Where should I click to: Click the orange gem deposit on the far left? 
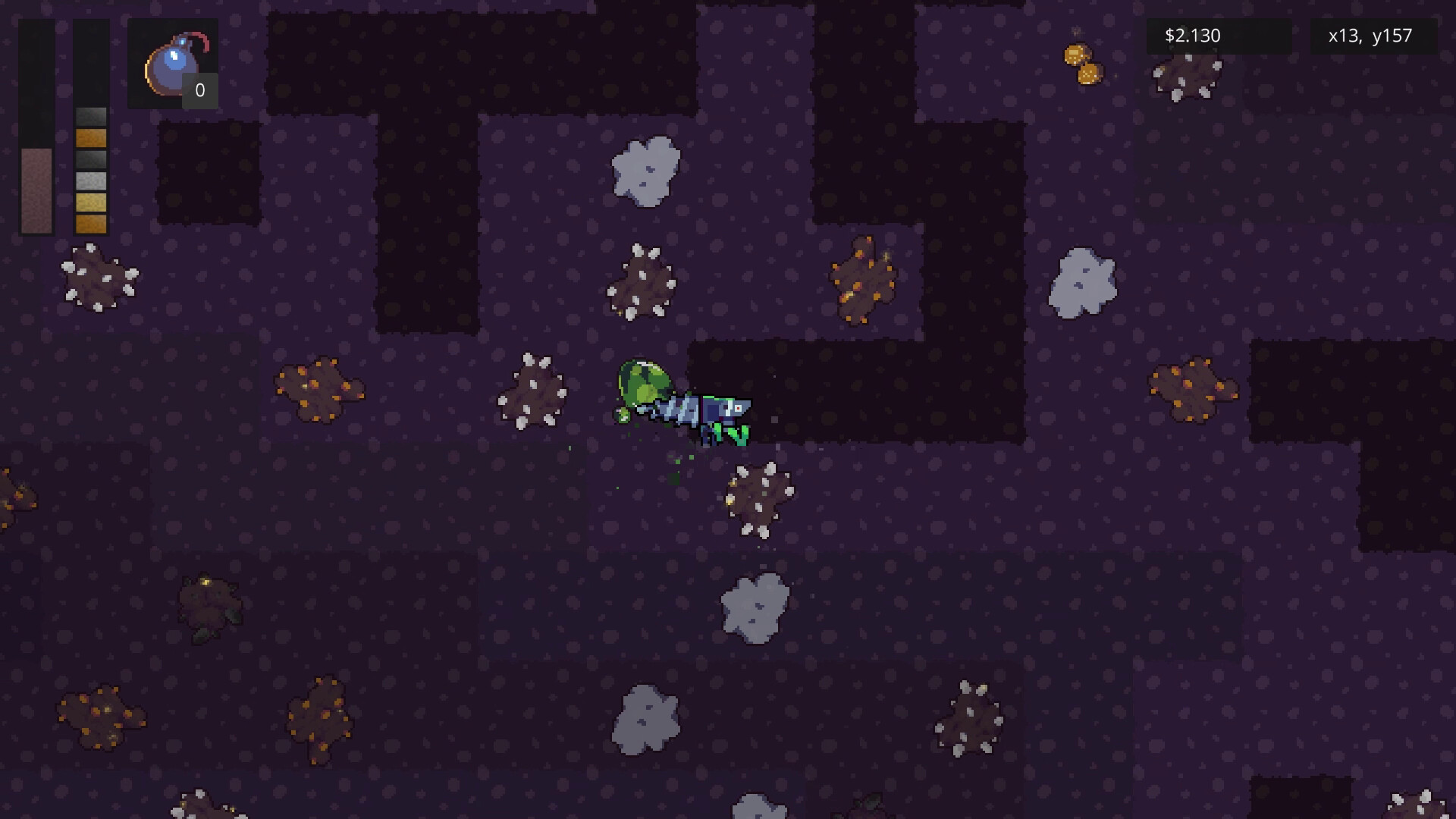(322, 391)
